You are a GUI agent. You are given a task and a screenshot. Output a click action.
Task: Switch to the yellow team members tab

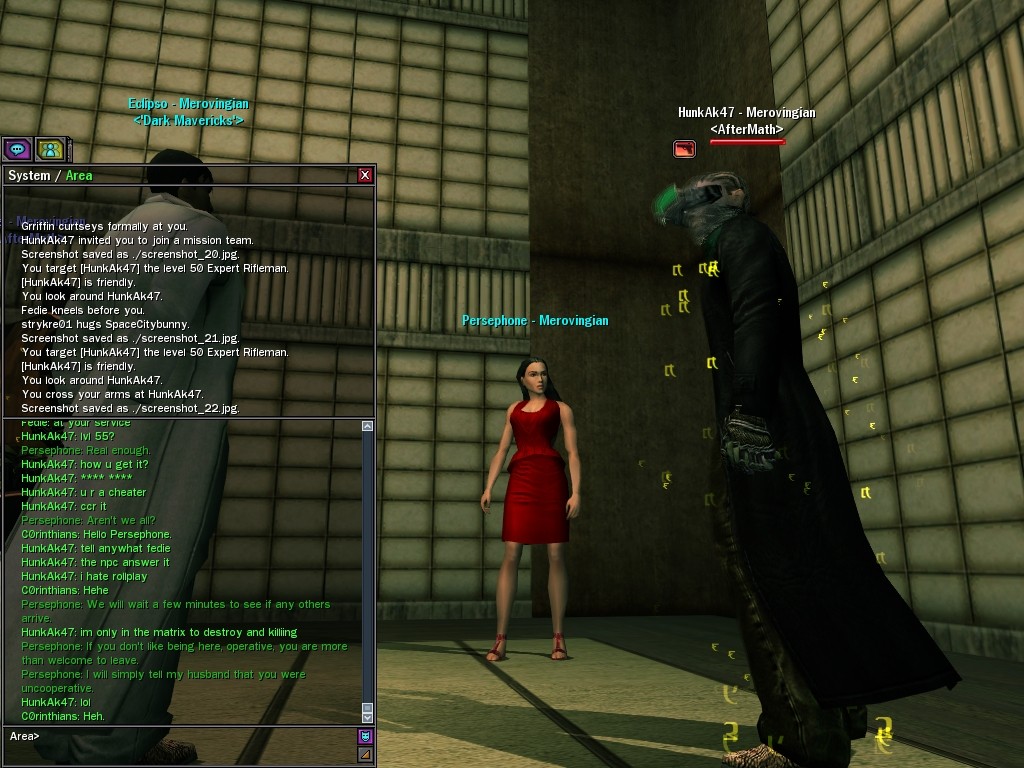tap(50, 150)
